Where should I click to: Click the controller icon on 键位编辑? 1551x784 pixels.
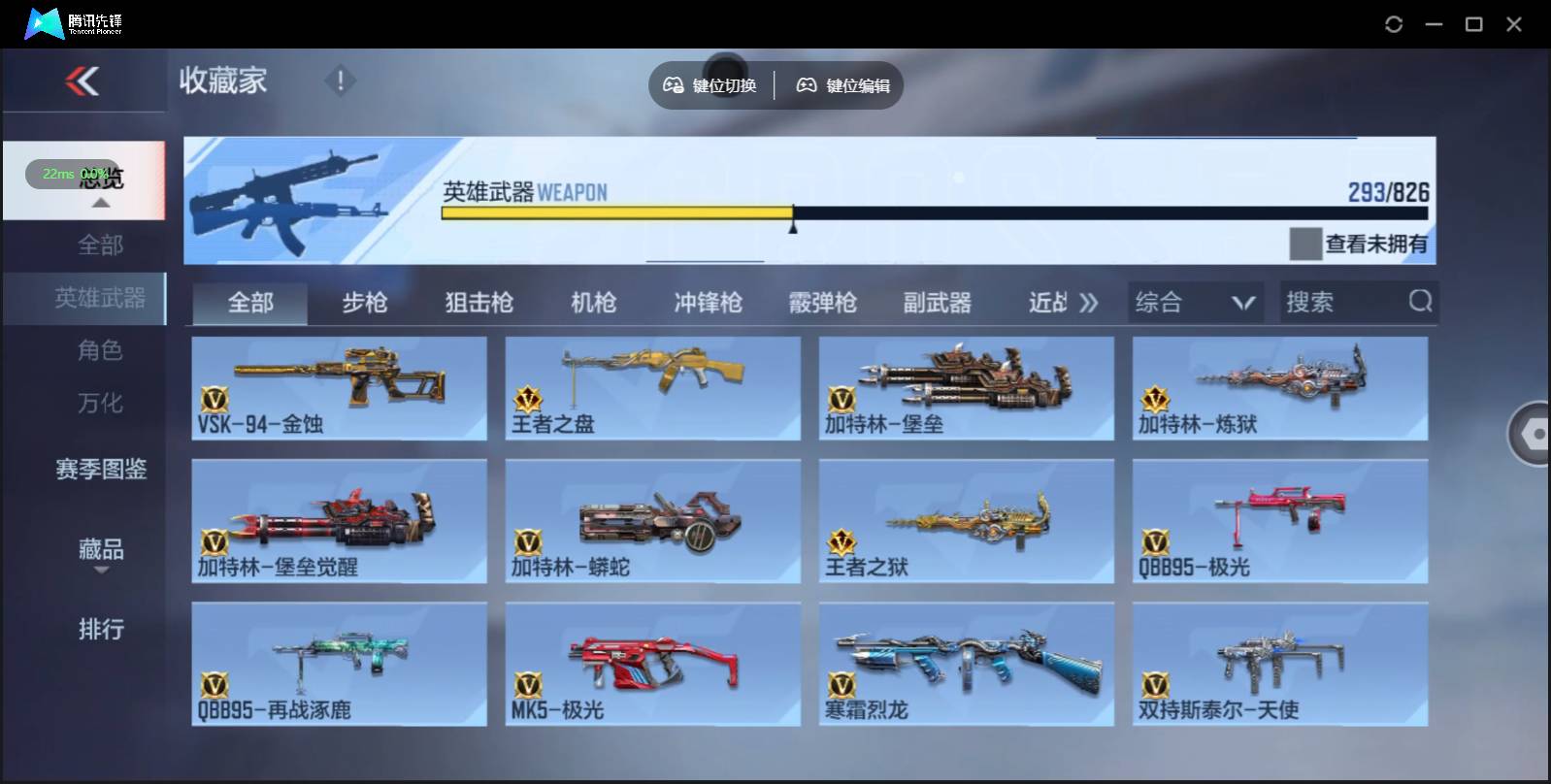coord(805,84)
